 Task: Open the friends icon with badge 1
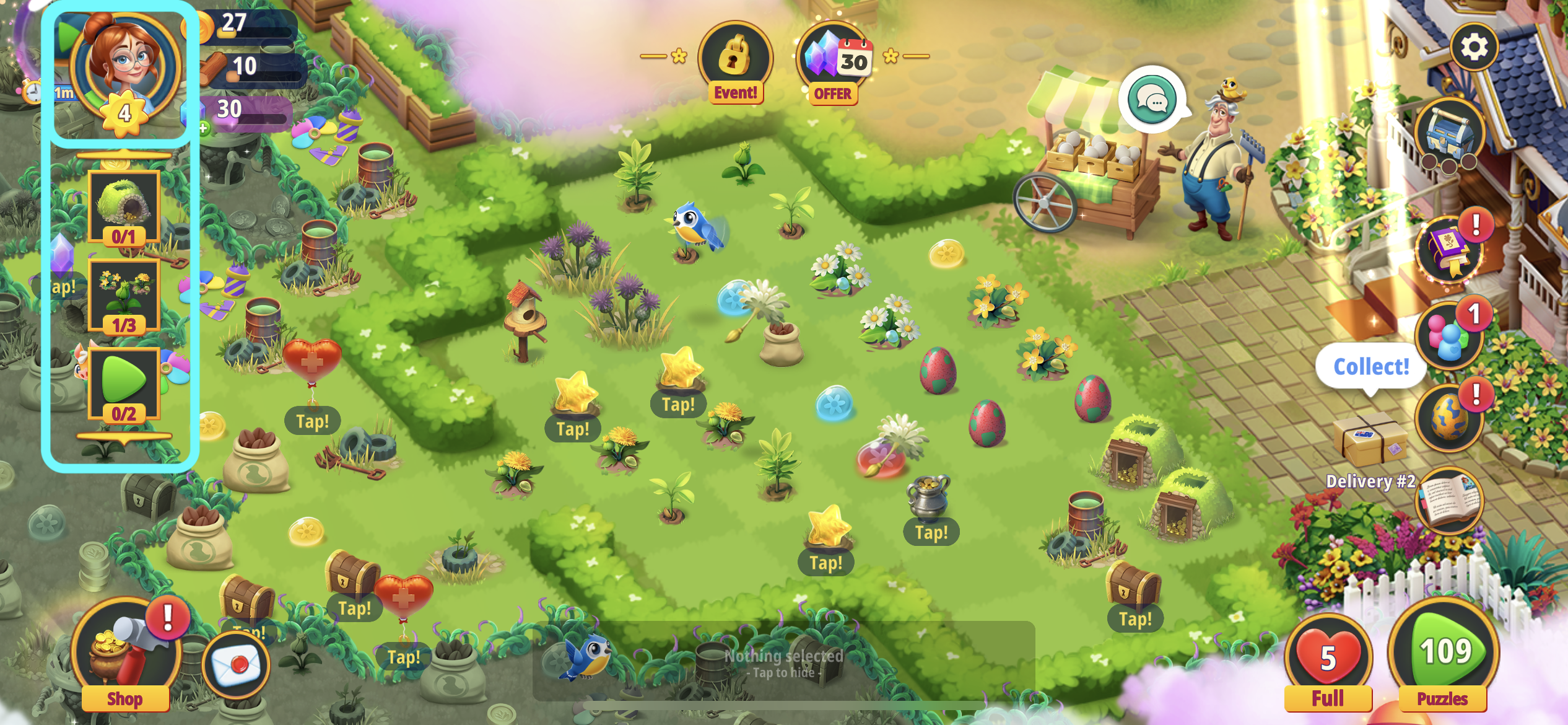coord(1449,338)
